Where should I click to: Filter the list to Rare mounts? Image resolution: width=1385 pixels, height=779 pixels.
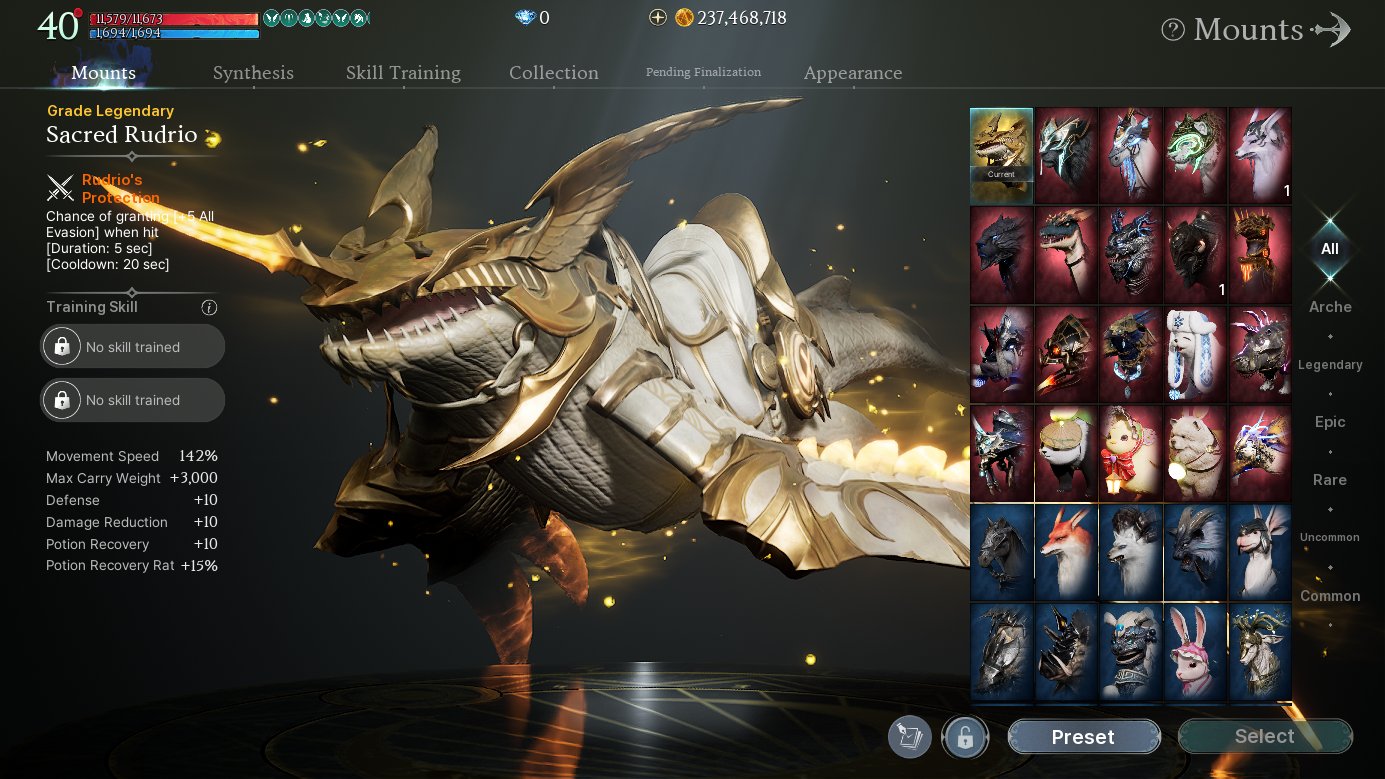1329,480
